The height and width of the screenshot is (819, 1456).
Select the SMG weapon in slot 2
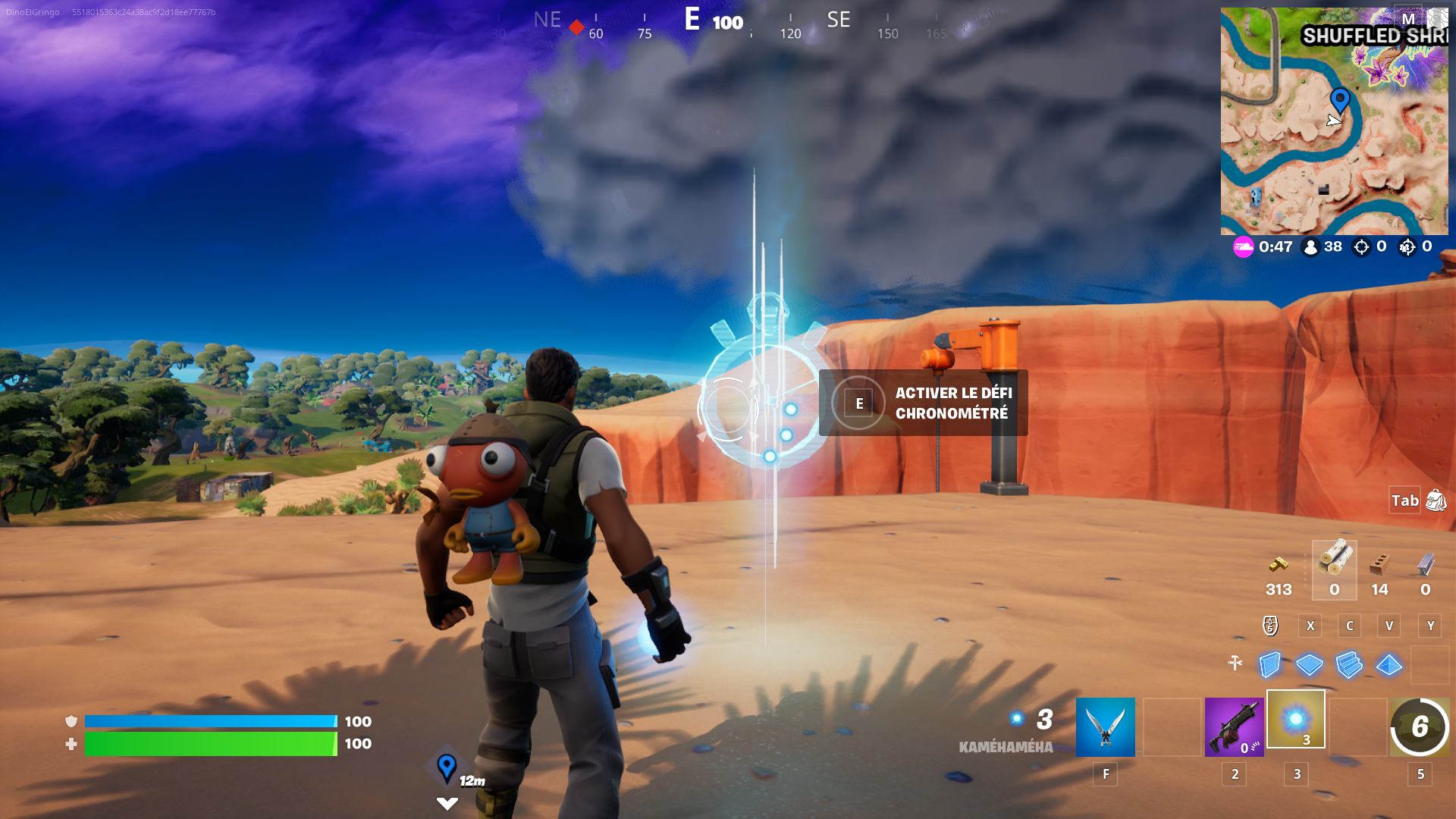pos(1234,726)
